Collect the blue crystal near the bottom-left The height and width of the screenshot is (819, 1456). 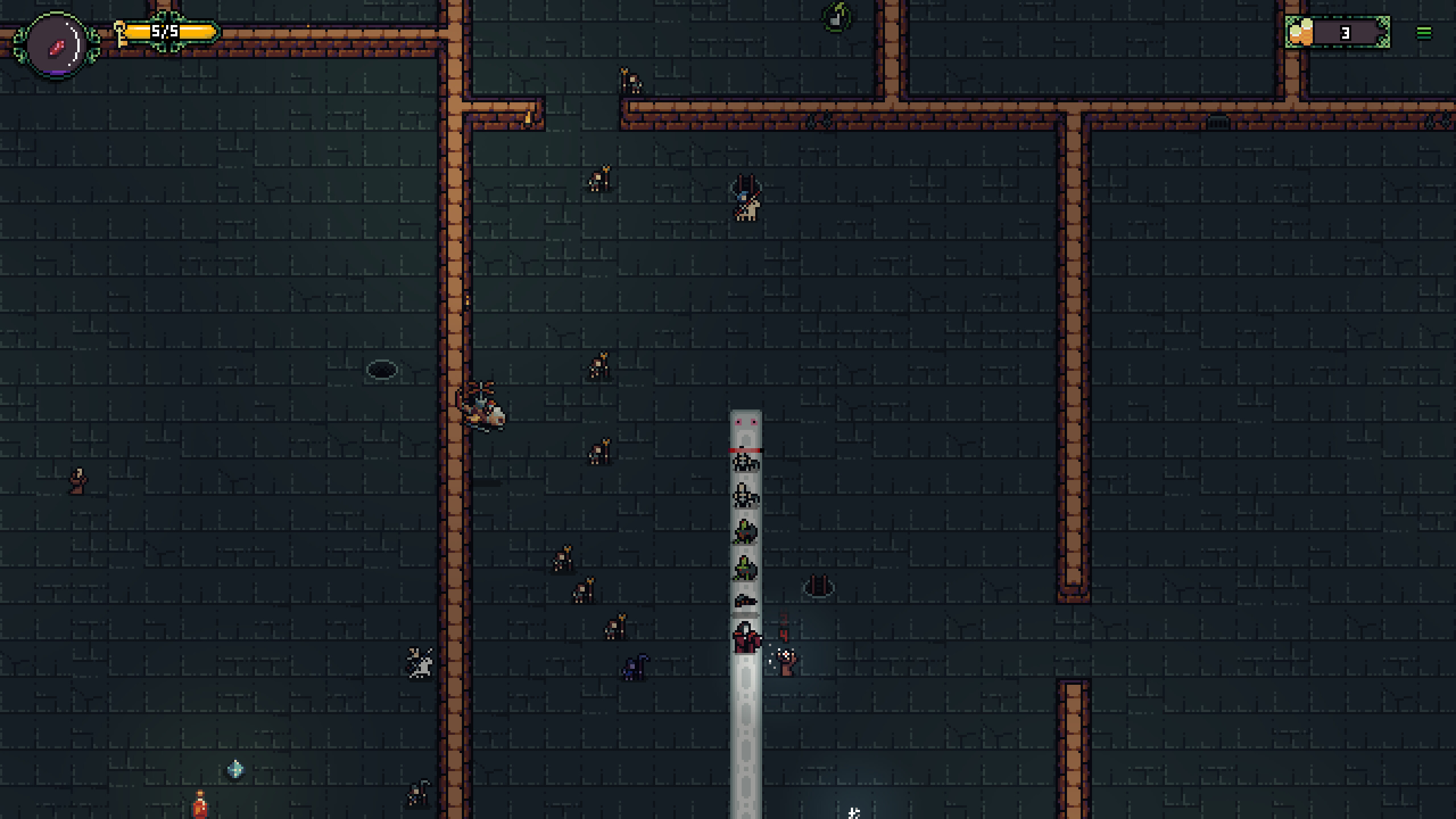click(x=234, y=769)
